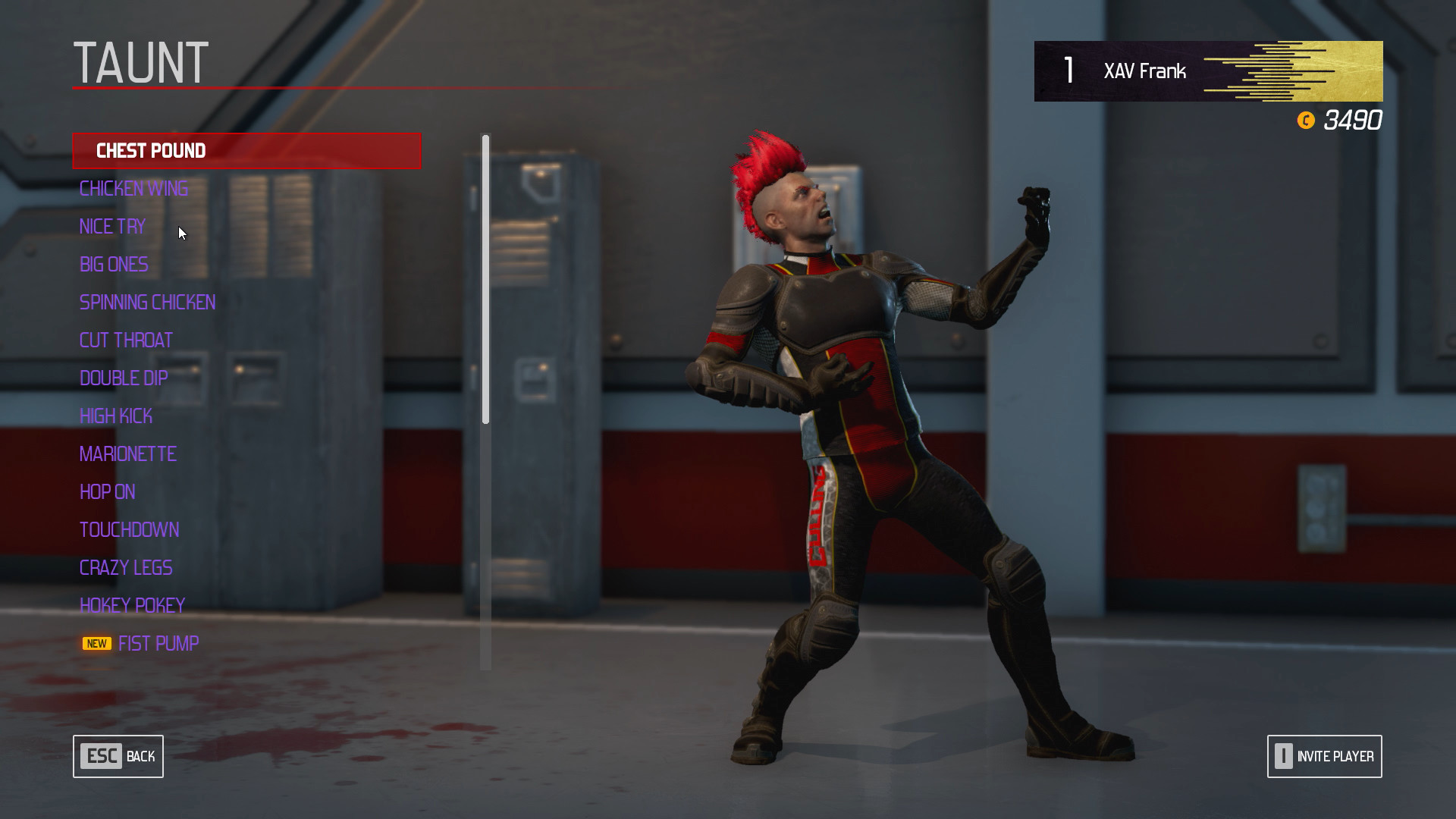This screenshot has width=1456, height=819.
Task: Click the coin currency icon near 3490
Action: coord(1306,121)
